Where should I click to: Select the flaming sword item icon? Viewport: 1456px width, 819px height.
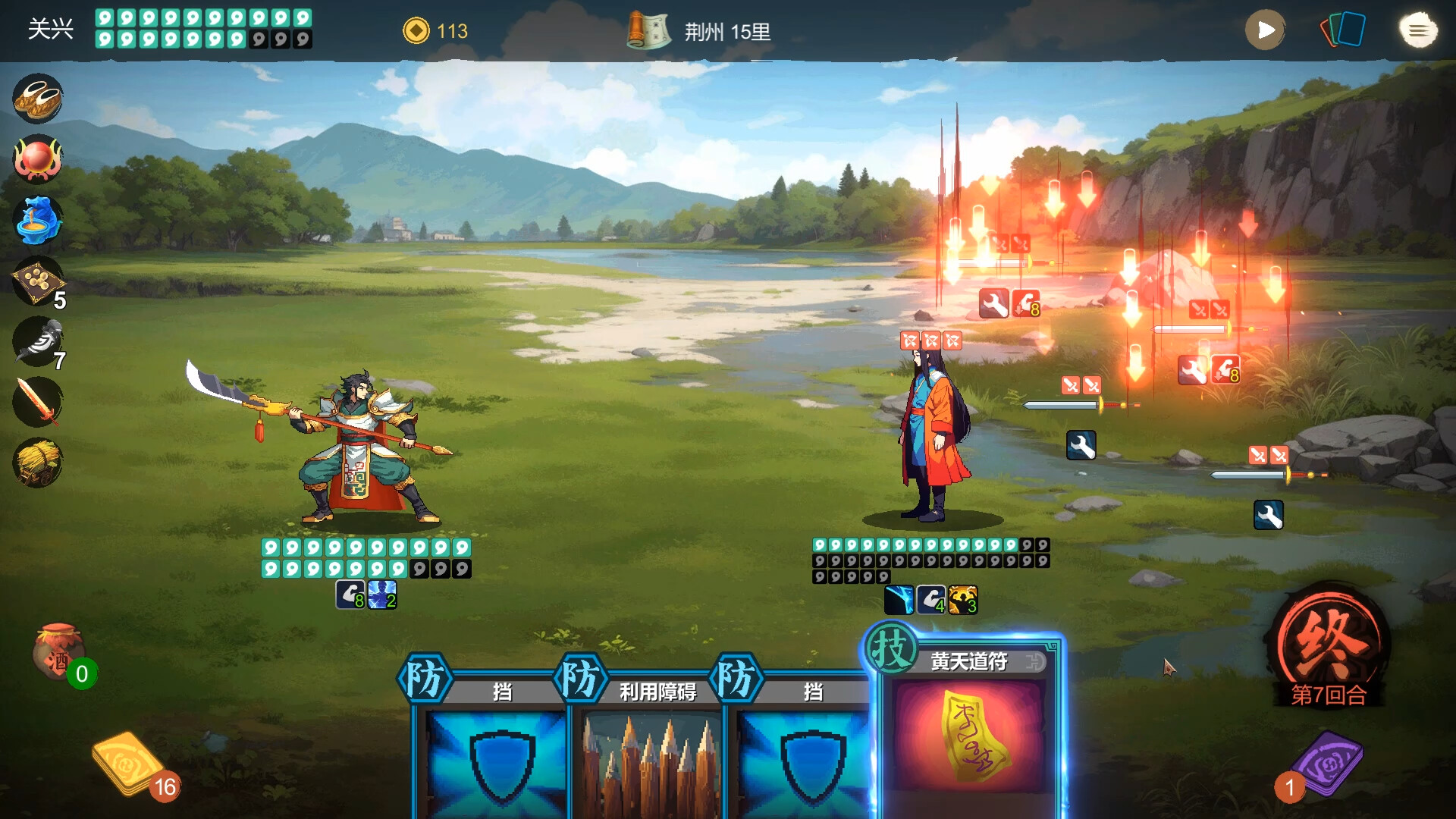pos(37,402)
